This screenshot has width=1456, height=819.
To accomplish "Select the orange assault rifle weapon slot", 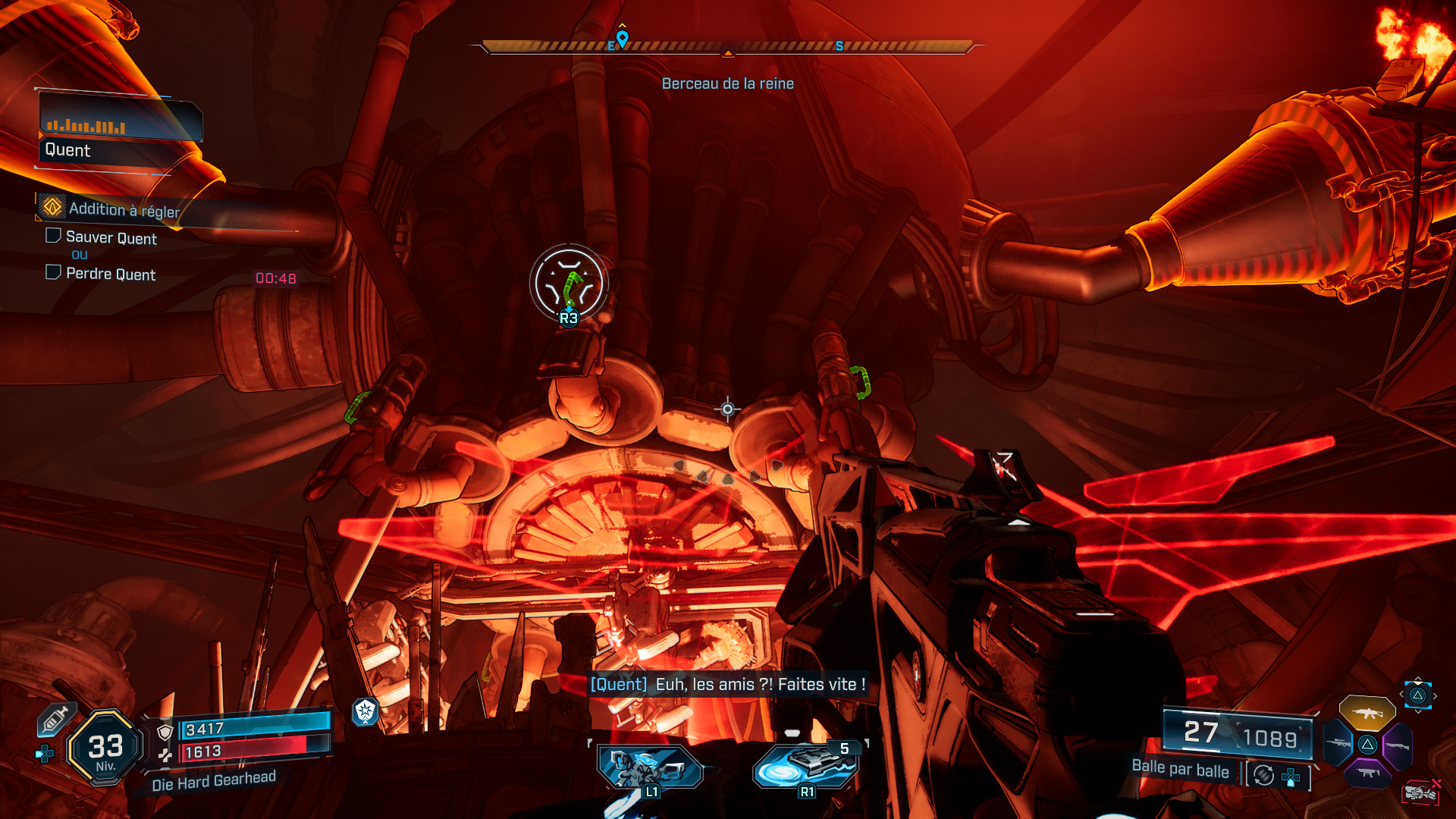I will pos(1367,713).
